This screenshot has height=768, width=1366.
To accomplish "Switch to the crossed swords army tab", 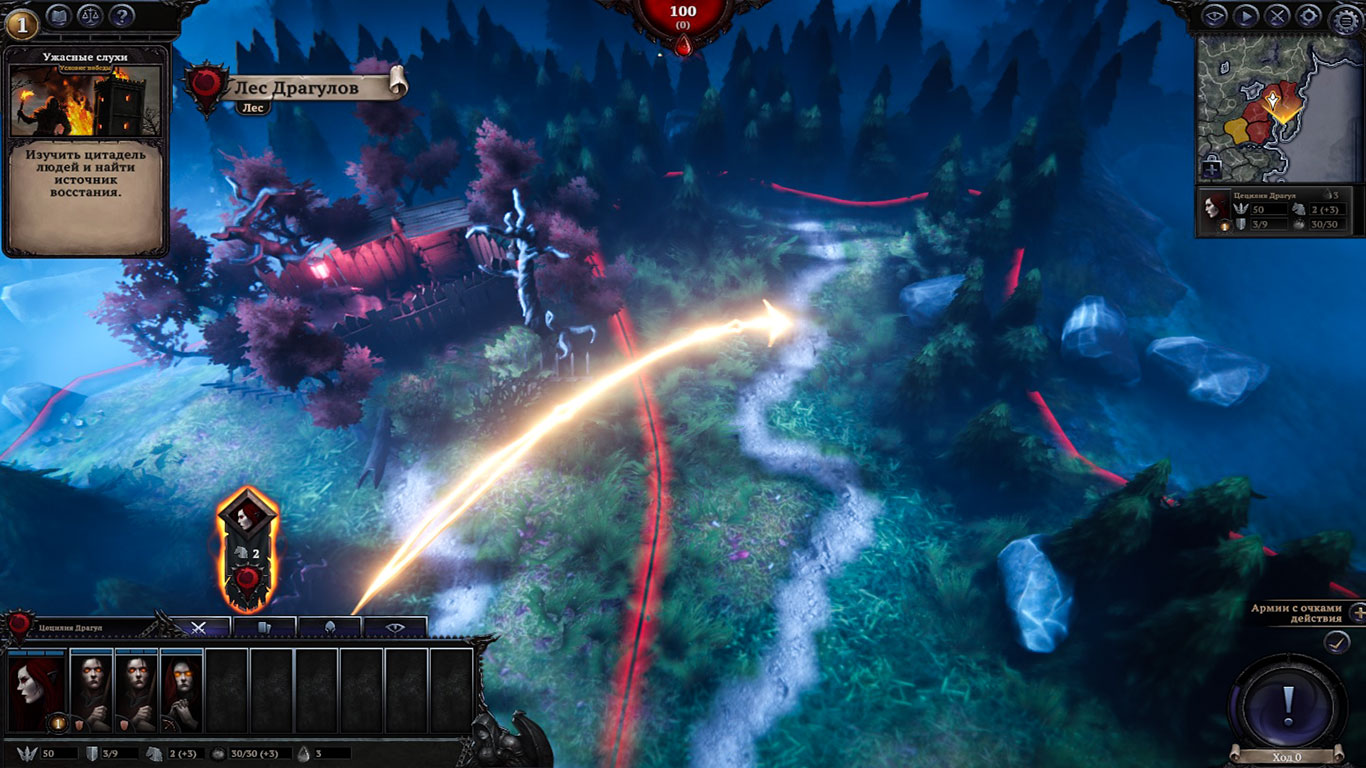I will [199, 628].
